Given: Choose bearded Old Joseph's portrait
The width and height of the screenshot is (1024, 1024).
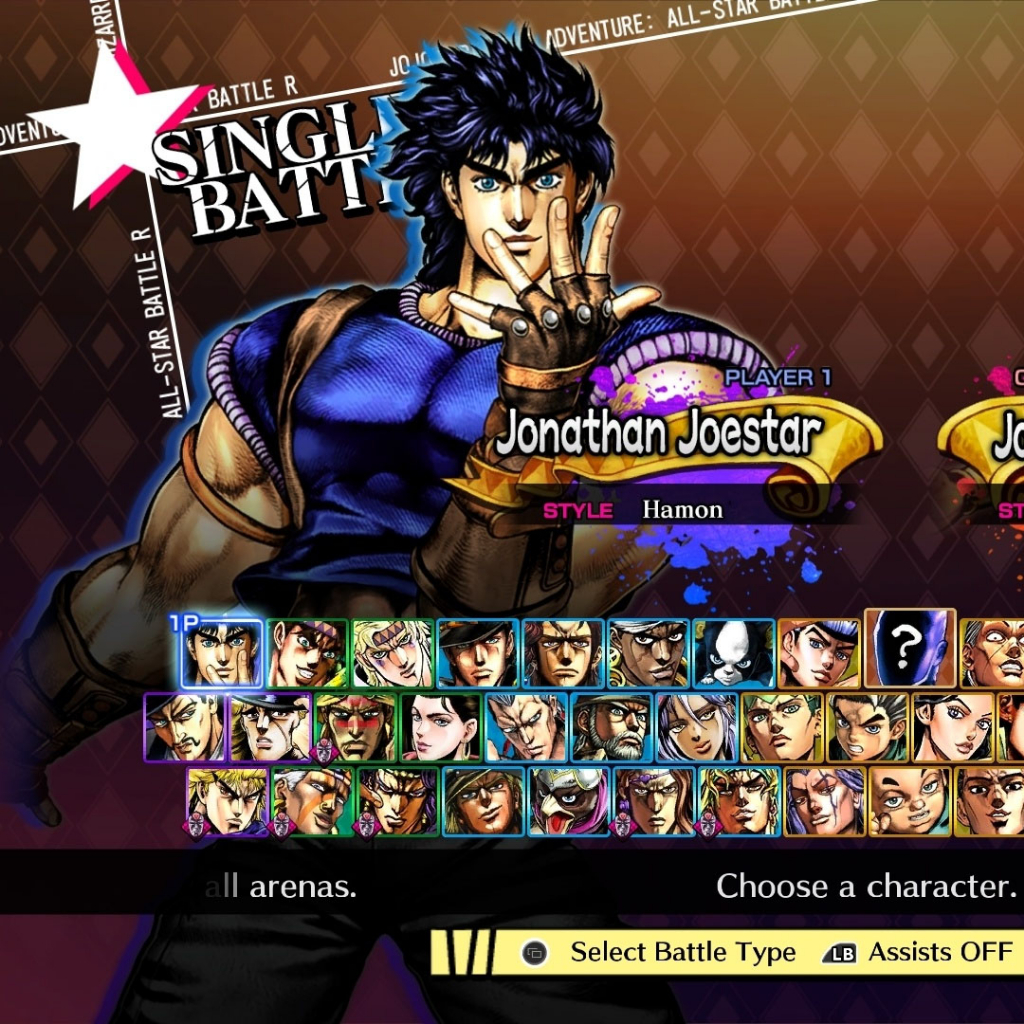Looking at the screenshot, I should pos(611,727).
